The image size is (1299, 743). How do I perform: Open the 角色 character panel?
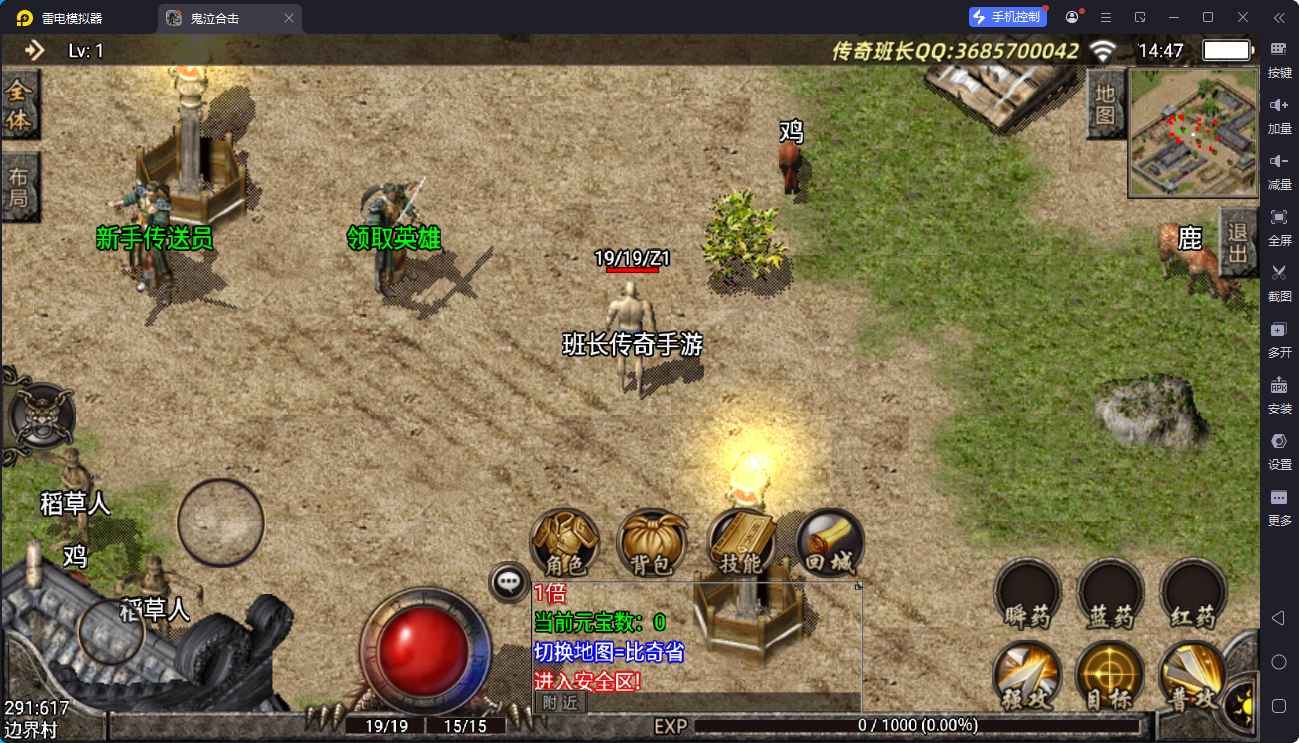tap(564, 543)
